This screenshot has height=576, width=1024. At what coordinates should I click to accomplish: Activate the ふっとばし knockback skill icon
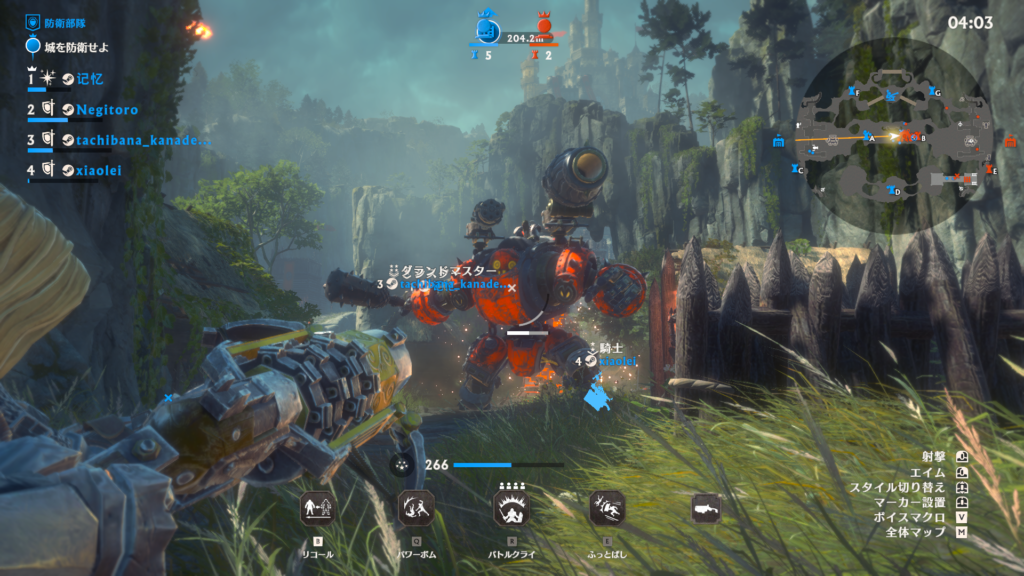pos(607,508)
